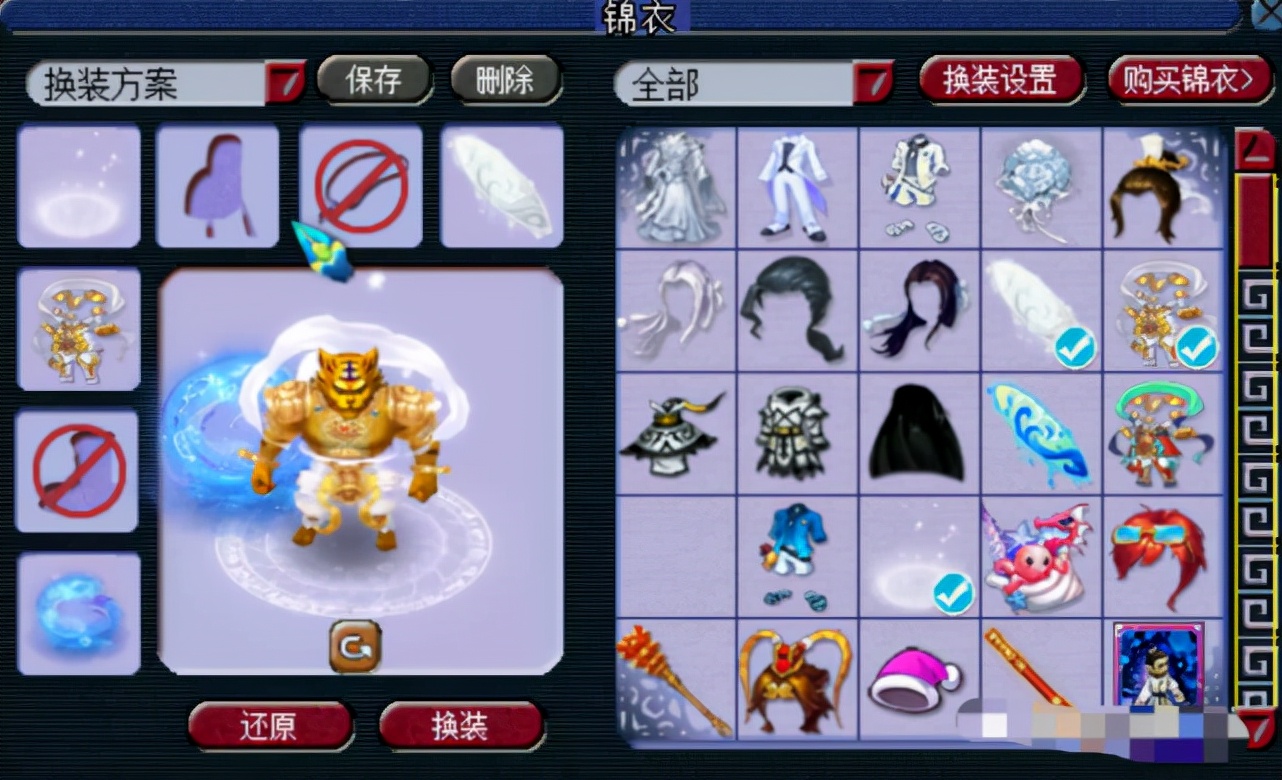Click the crossed-out weapon decoration slot icon
The image size is (1282, 780).
tap(362, 185)
